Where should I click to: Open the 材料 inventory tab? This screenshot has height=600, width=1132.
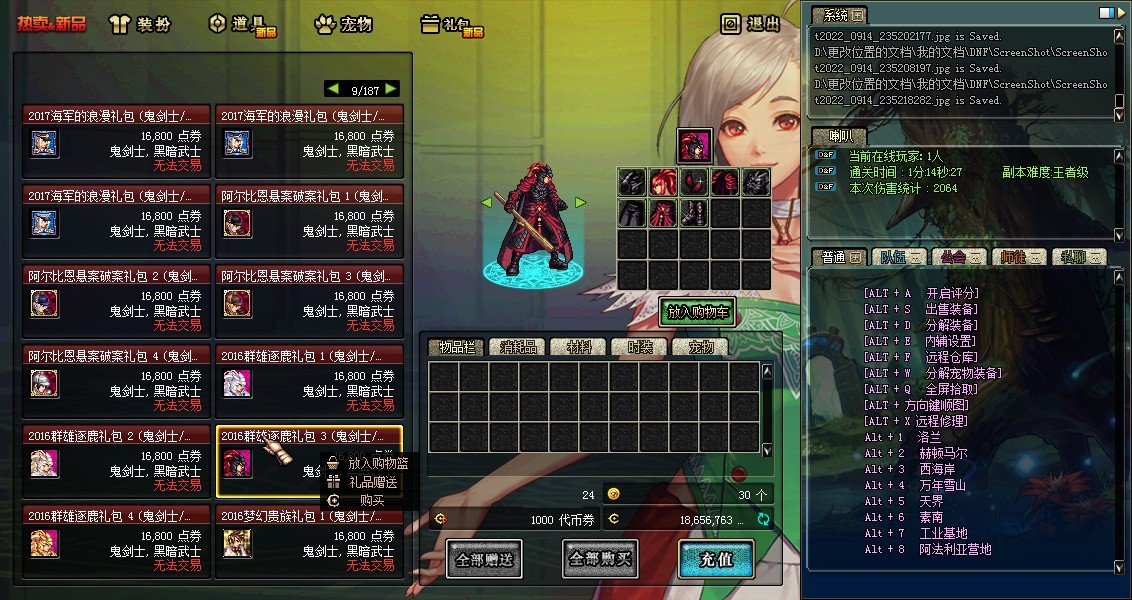pyautogui.click(x=579, y=347)
